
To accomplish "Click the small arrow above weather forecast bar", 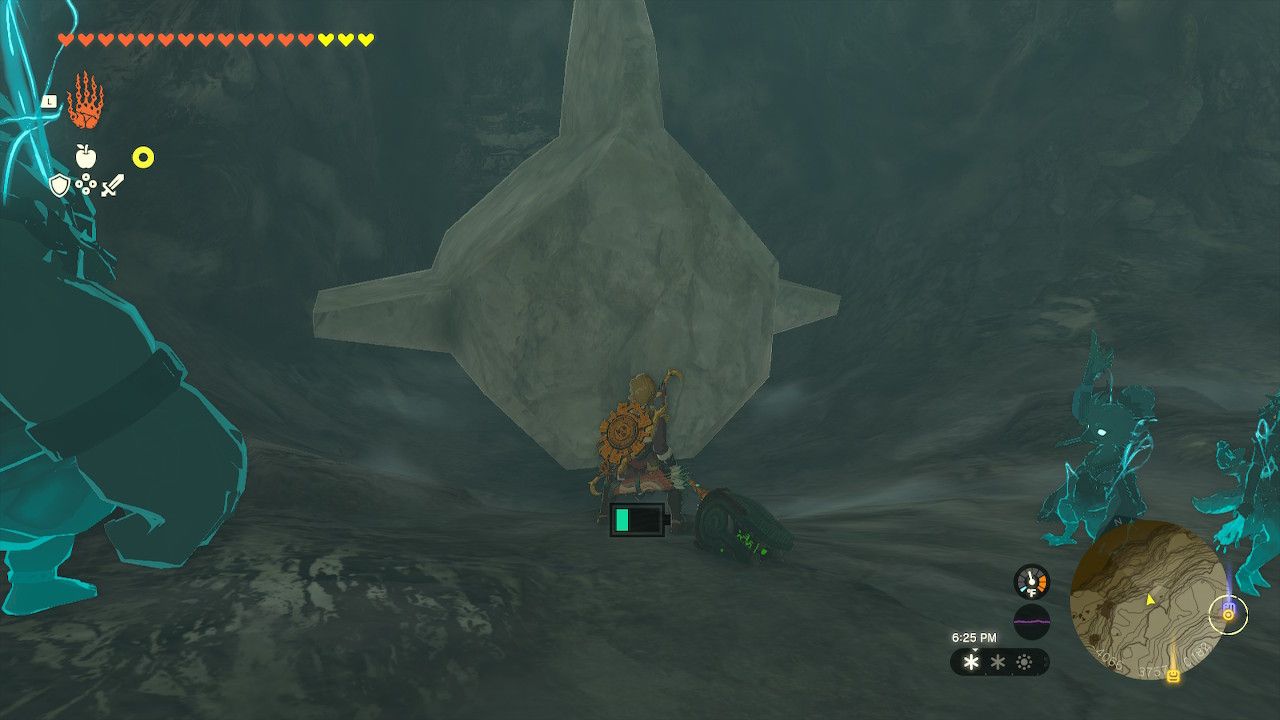I will 975,650.
